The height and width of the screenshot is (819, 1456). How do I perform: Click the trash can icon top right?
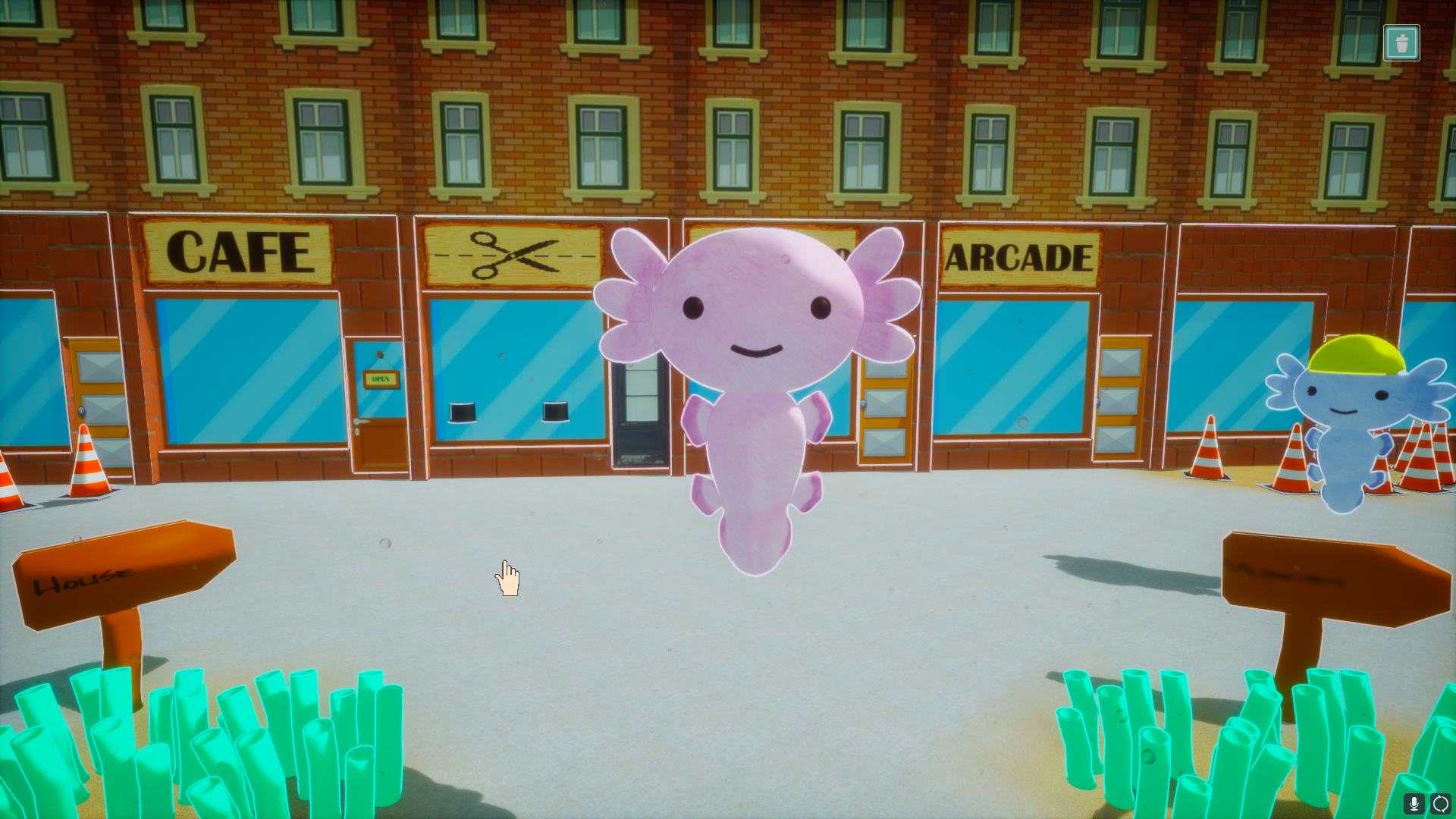click(x=1401, y=42)
